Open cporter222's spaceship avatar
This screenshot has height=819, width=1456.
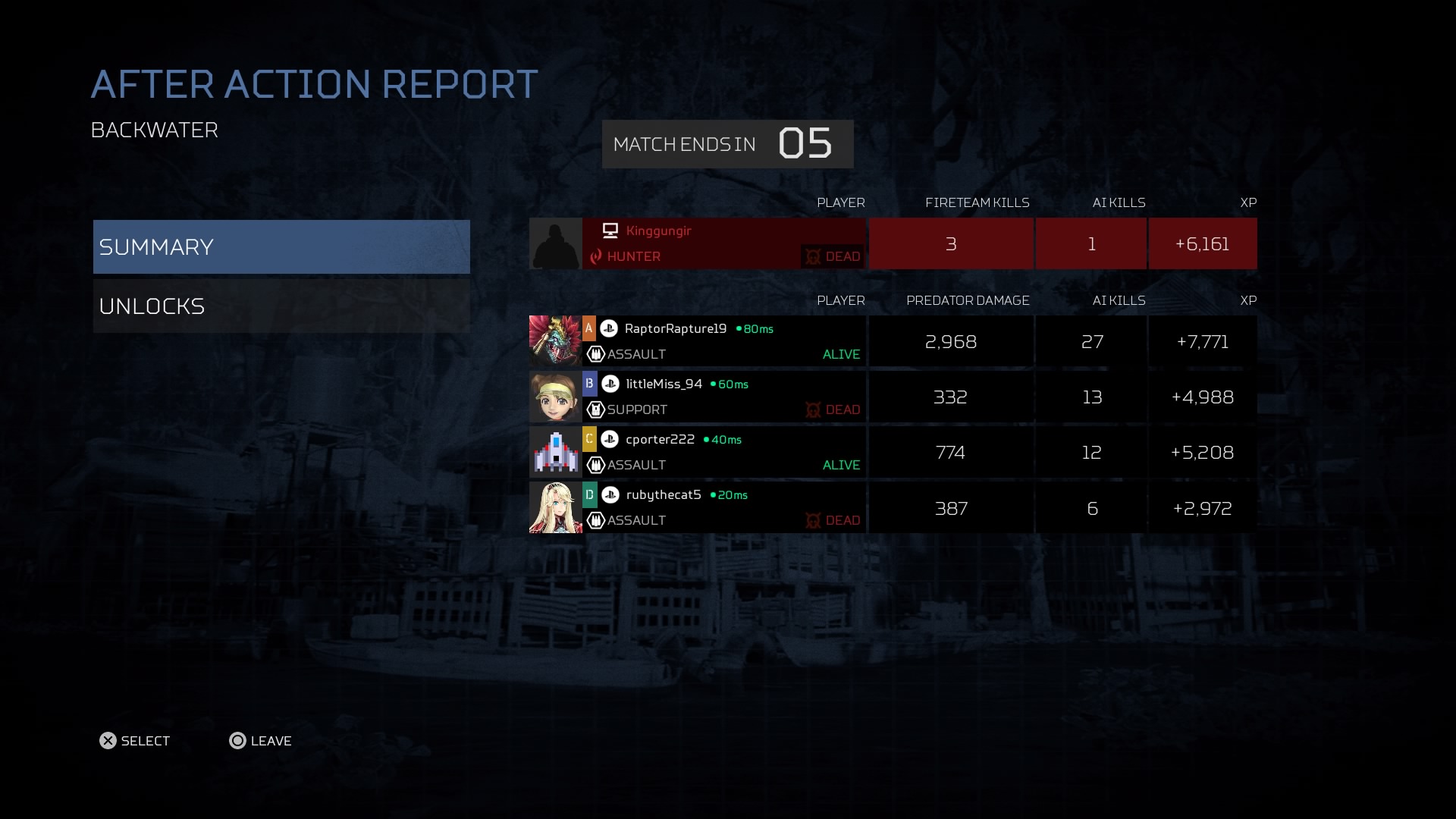click(x=555, y=452)
